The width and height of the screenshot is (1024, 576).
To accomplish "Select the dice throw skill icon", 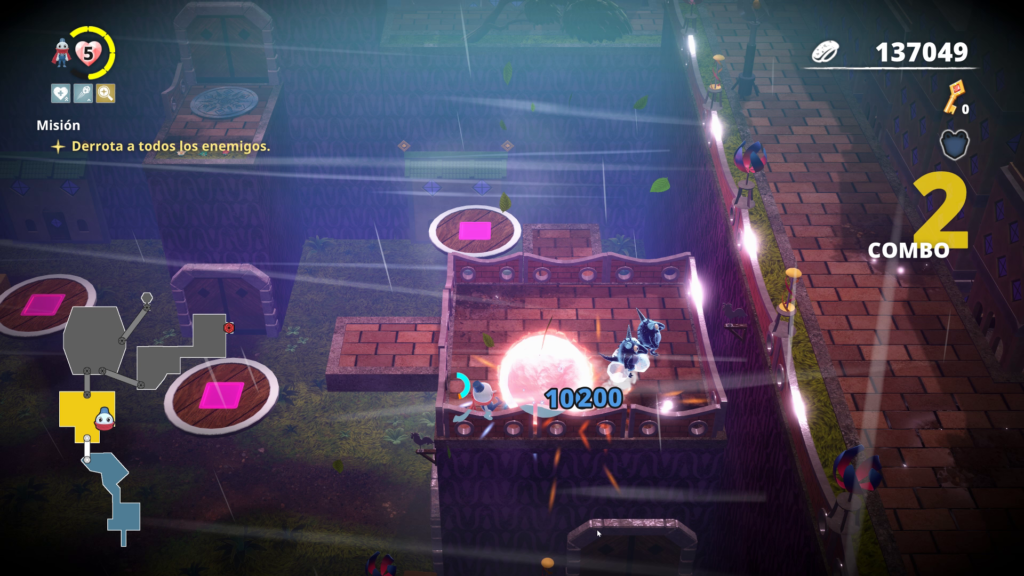I will pyautogui.click(x=83, y=93).
